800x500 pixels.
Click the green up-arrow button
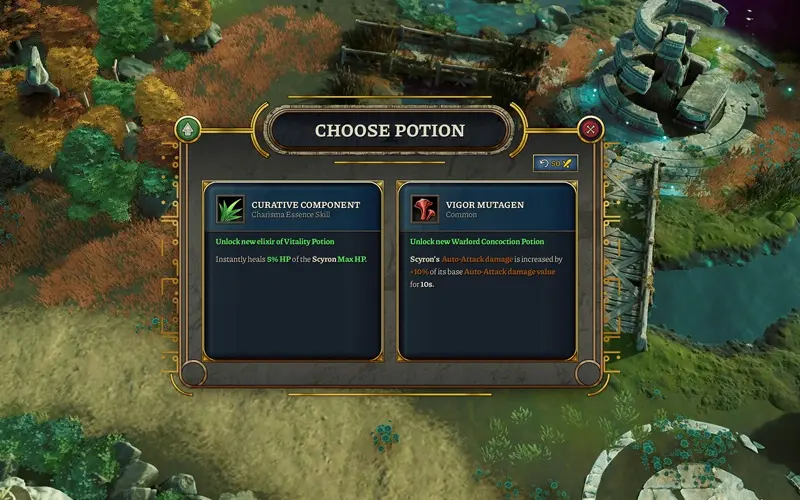point(187,129)
